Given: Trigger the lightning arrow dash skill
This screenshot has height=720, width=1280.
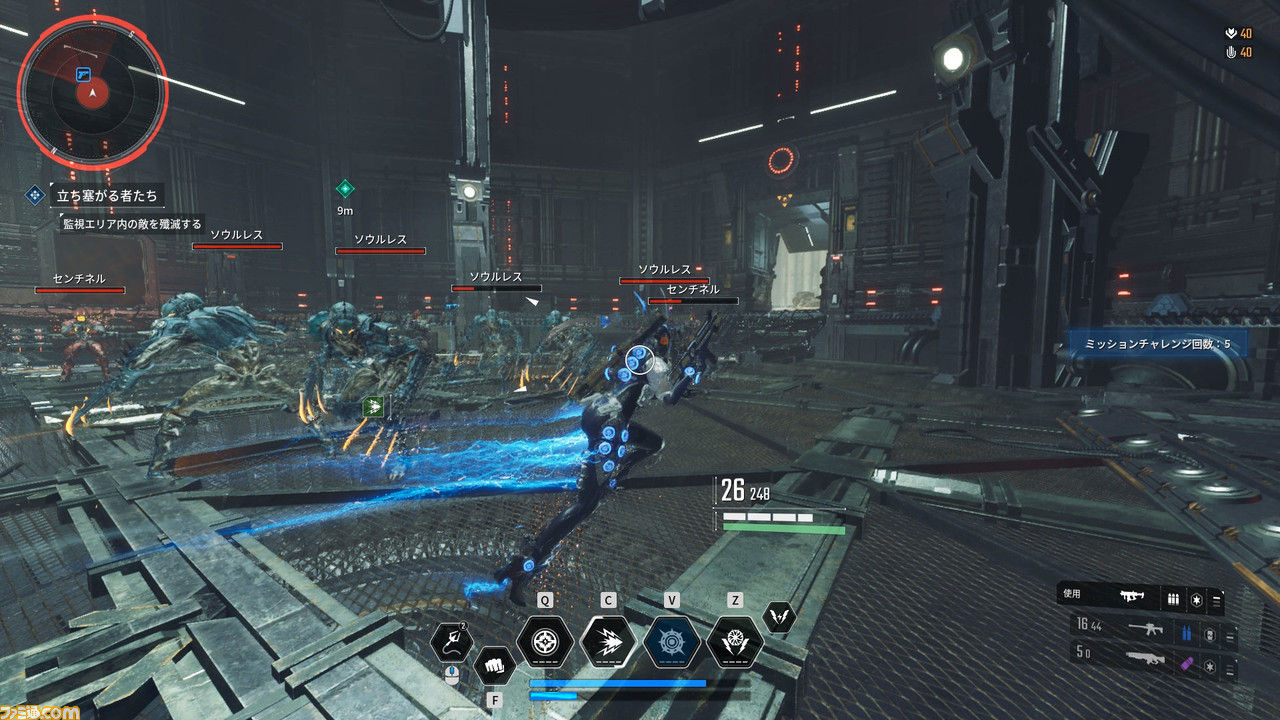Looking at the screenshot, I should tap(608, 642).
